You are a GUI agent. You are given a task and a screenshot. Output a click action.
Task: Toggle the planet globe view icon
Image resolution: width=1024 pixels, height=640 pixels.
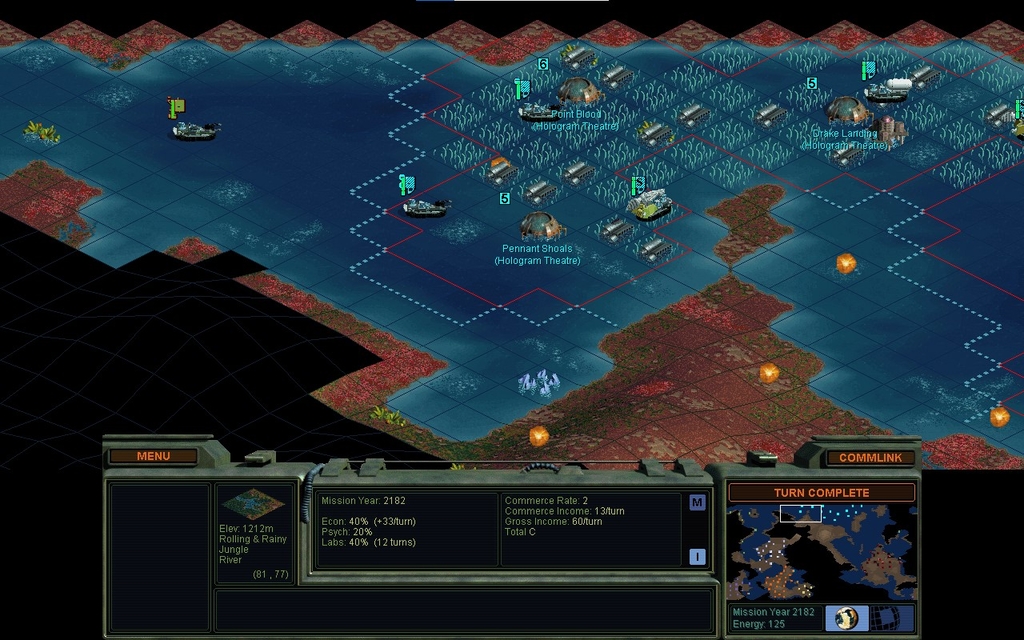[846, 618]
